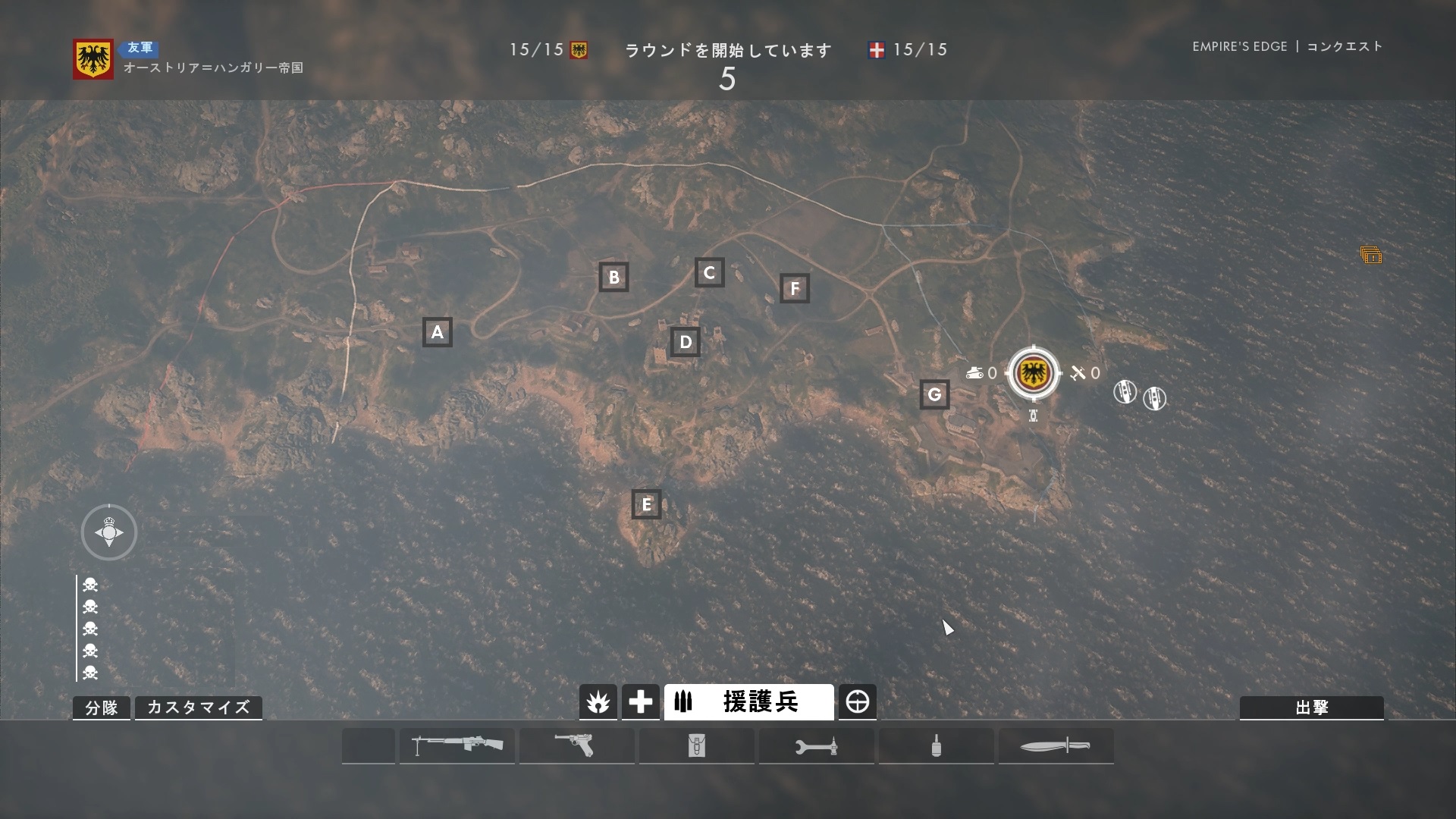This screenshot has height=819, width=1456.
Task: Open the 分隊 squad menu
Action: click(102, 708)
